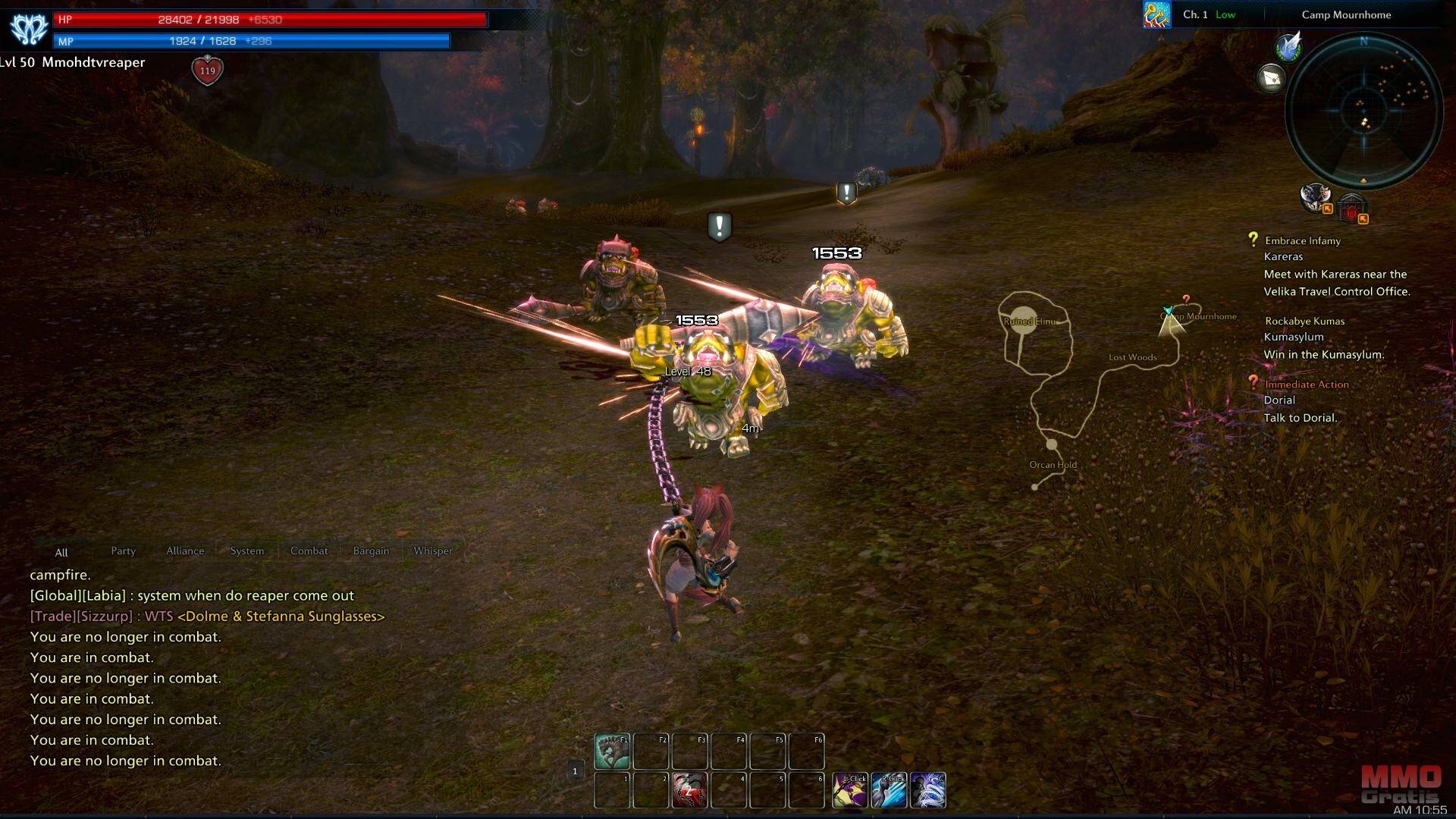Image resolution: width=1456 pixels, height=819 pixels.
Task: Open the Alliance chat tab
Action: pos(185,551)
